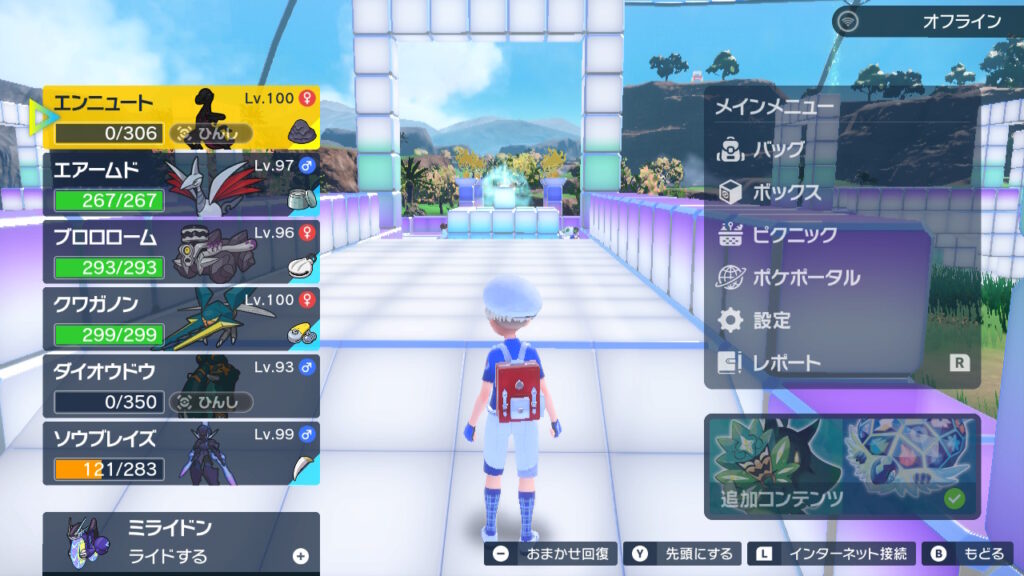Choose ソウブレイズ party slot
Screen dimensions: 1024x576
click(180, 453)
